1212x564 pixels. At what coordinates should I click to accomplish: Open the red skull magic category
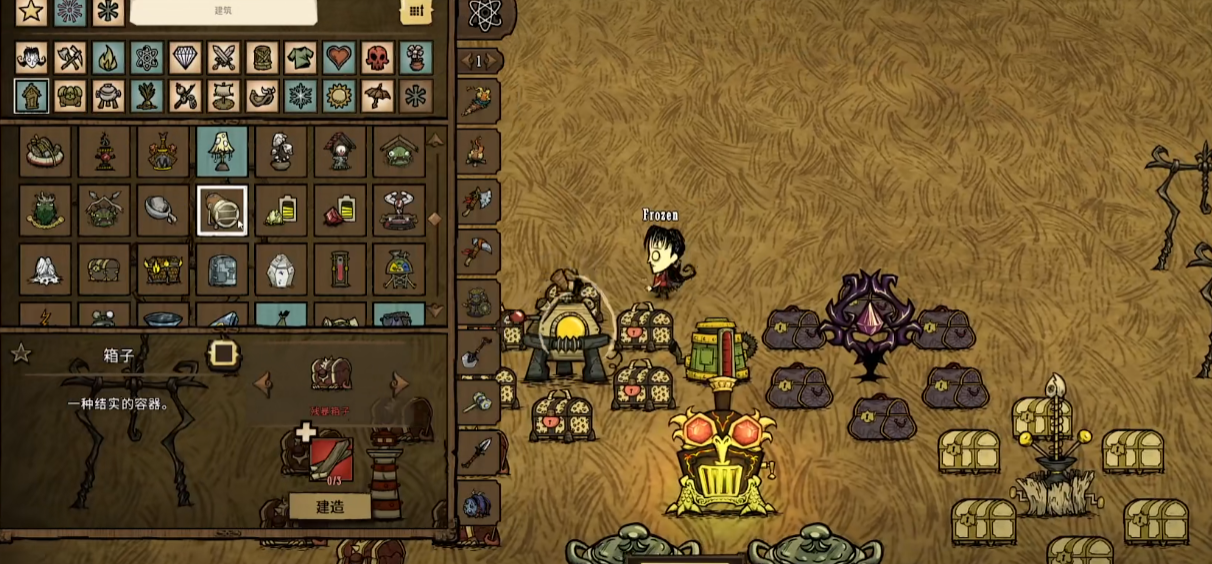[x=378, y=58]
